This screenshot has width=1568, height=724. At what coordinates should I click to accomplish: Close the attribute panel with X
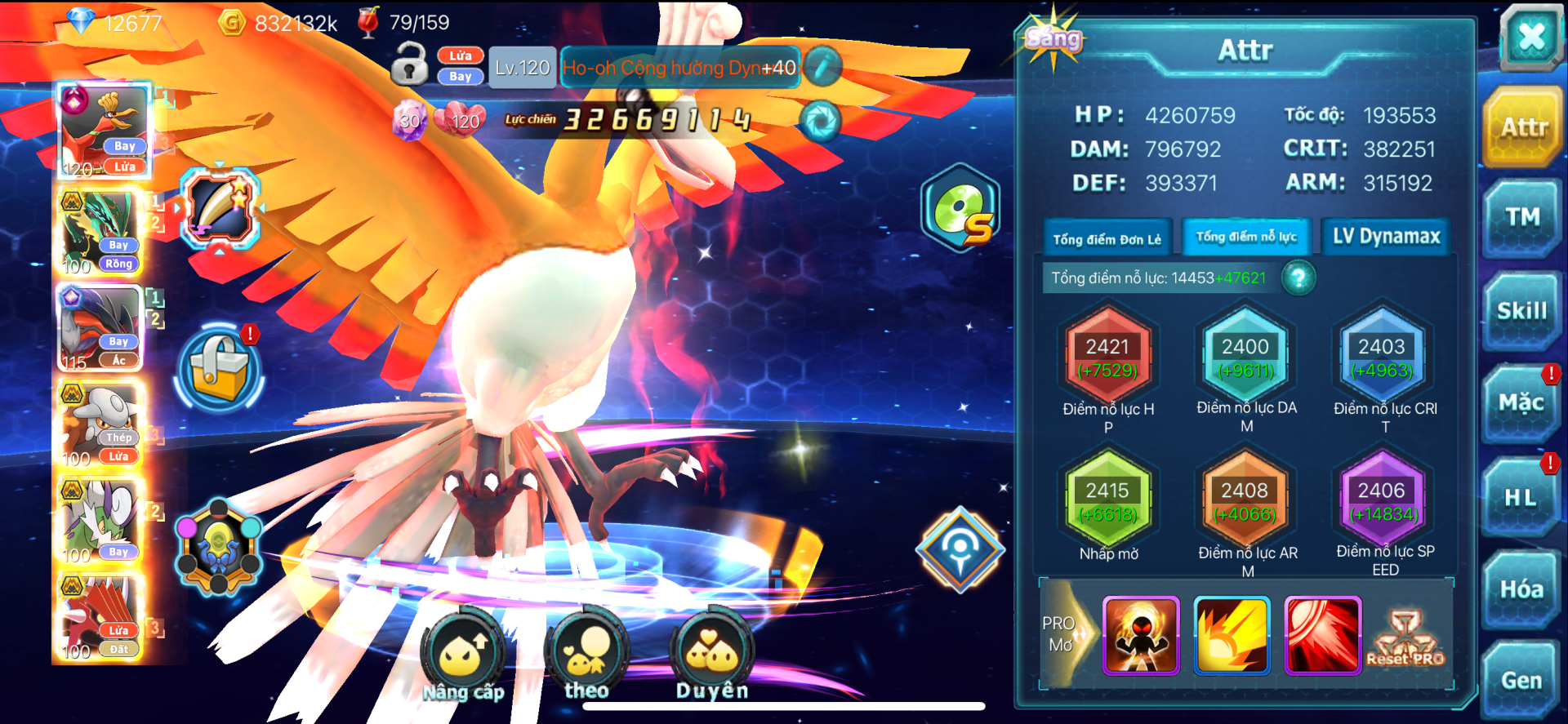[x=1530, y=38]
